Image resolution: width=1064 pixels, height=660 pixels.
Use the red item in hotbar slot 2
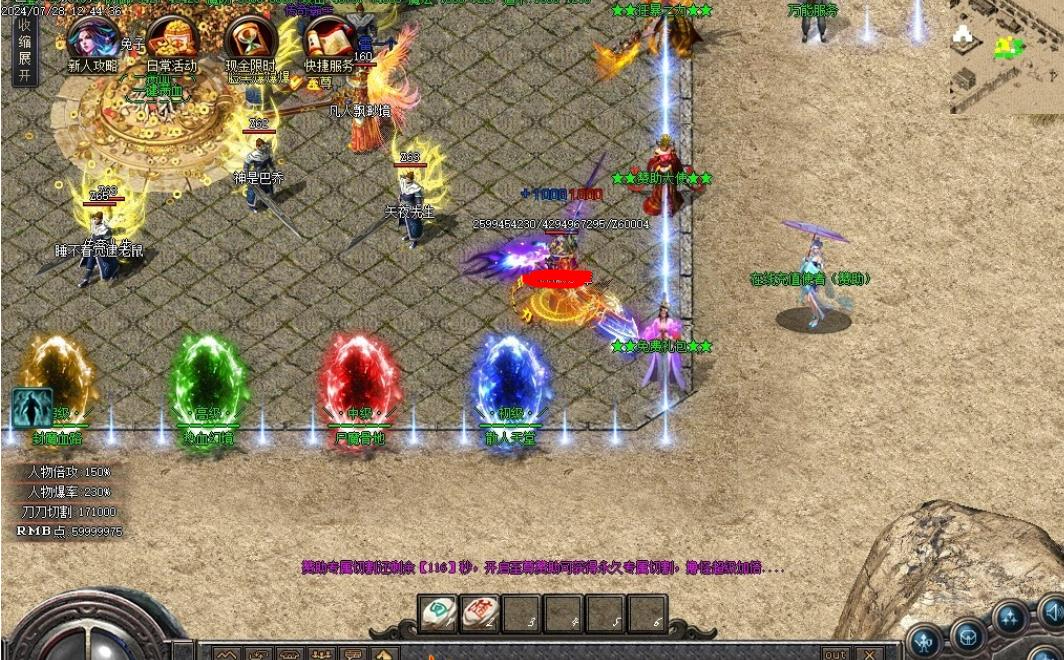tap(480, 613)
